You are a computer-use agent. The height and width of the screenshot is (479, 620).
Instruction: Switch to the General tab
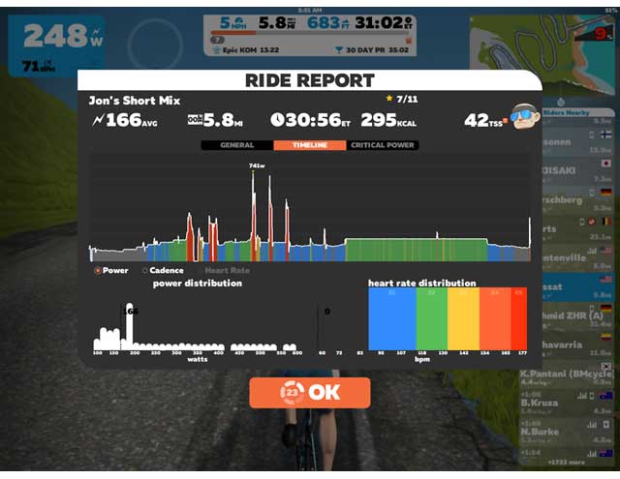(x=237, y=145)
